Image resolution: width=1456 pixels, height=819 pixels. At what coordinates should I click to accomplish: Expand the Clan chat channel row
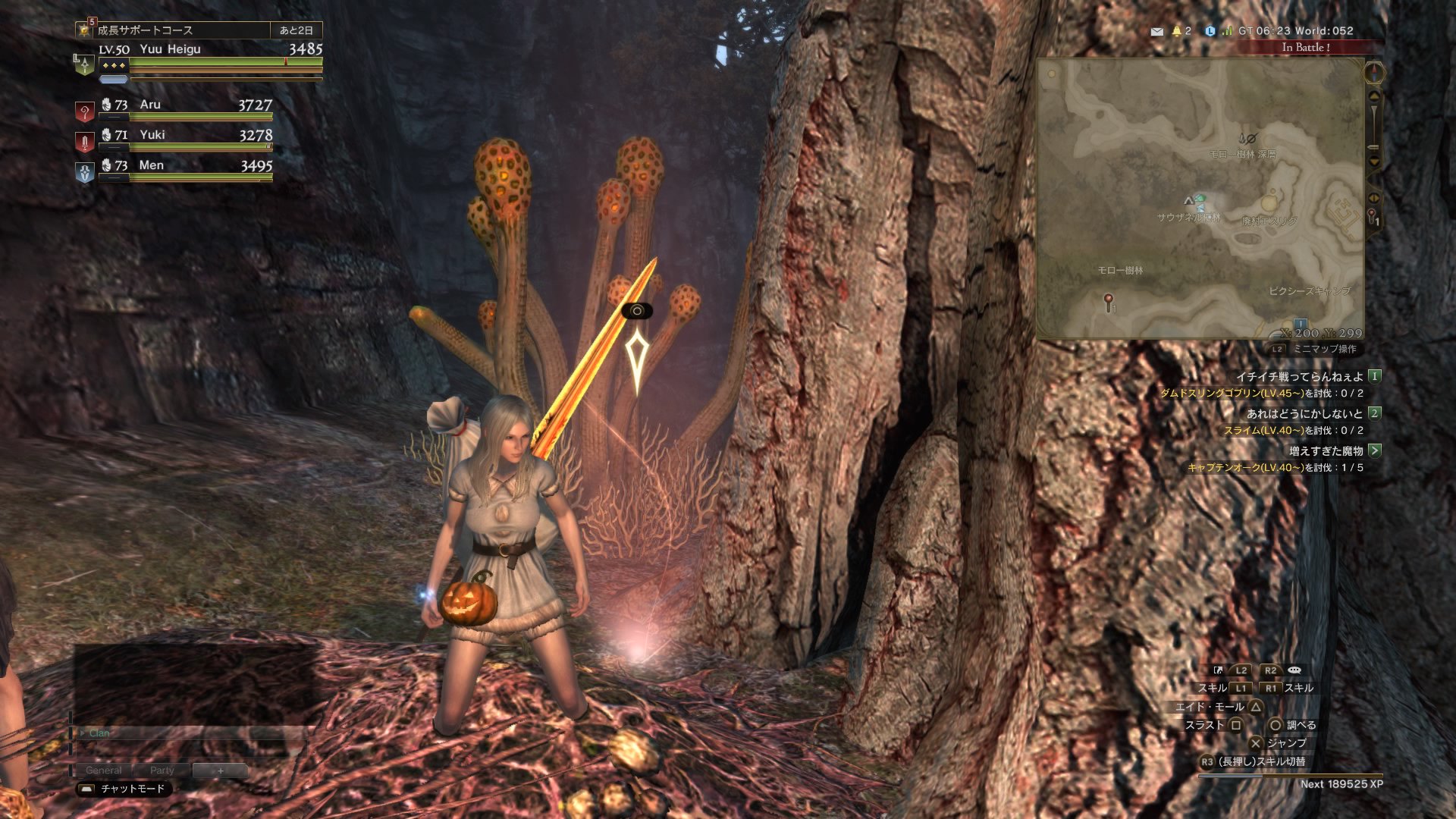82,733
